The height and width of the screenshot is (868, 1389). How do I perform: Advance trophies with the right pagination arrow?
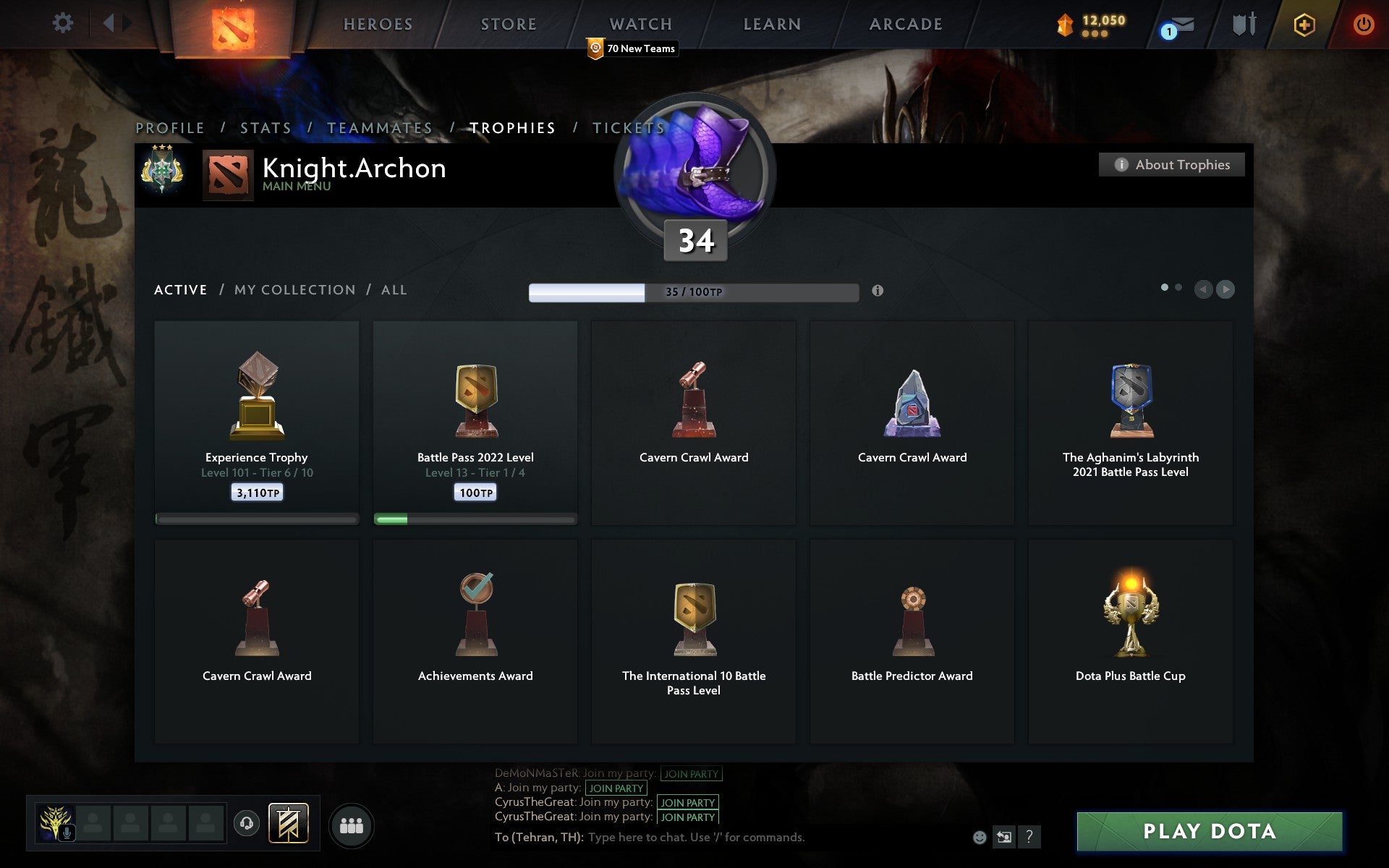click(x=1226, y=289)
